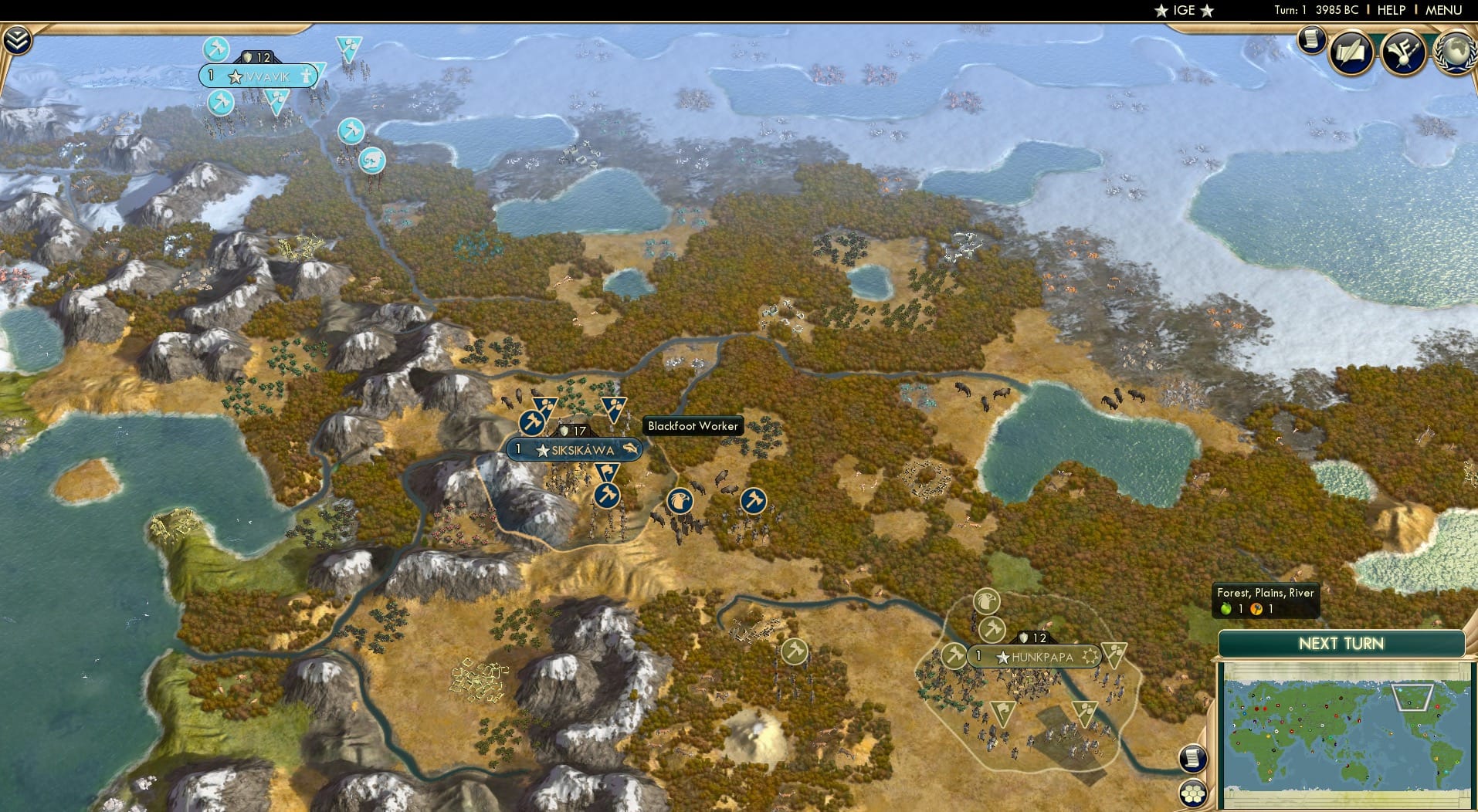Viewport: 1478px width, 812px height.
Task: Select the worker triangle flag above Siksikáwa
Action: click(x=546, y=404)
